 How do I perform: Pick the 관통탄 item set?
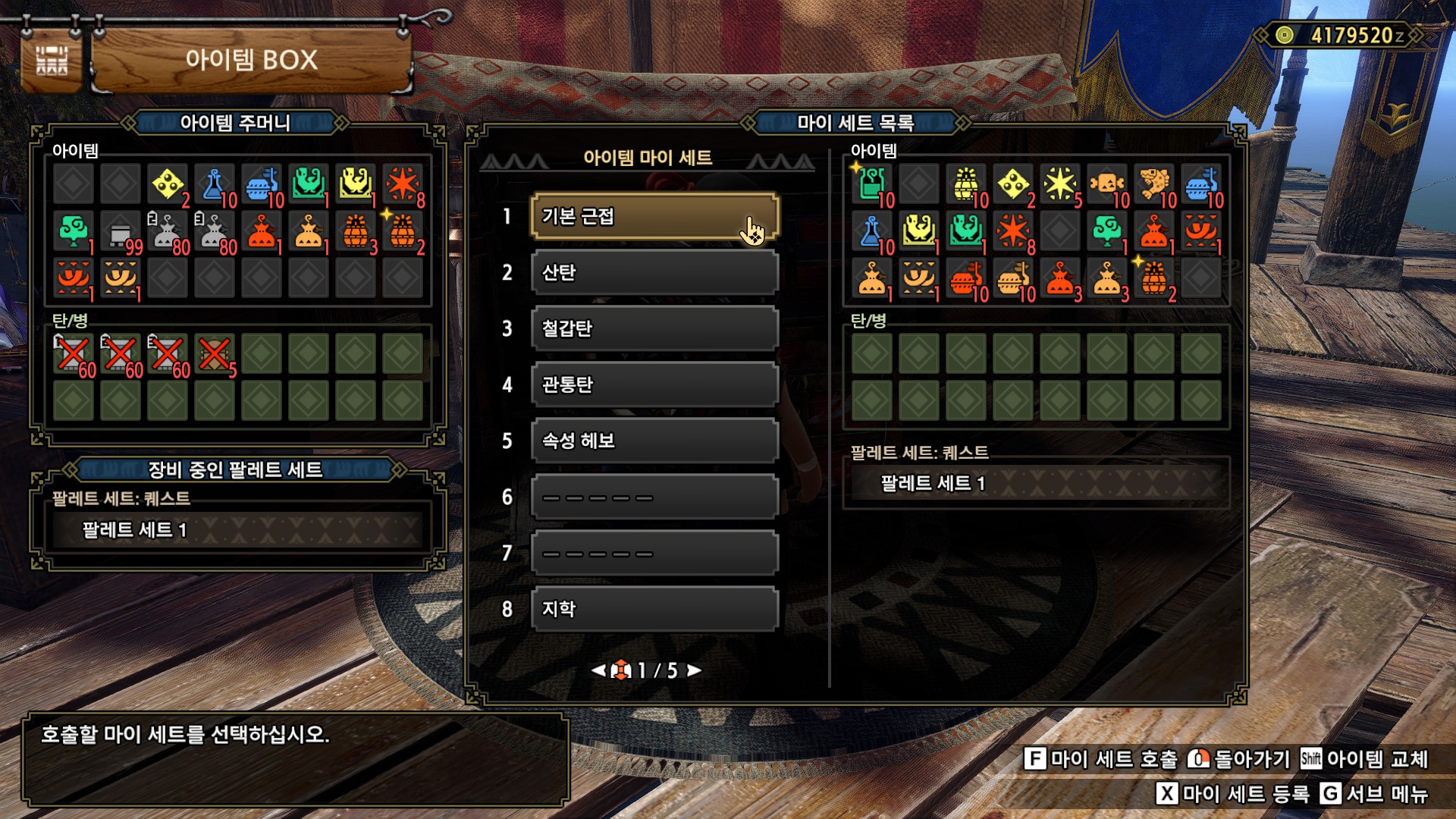pyautogui.click(x=654, y=385)
